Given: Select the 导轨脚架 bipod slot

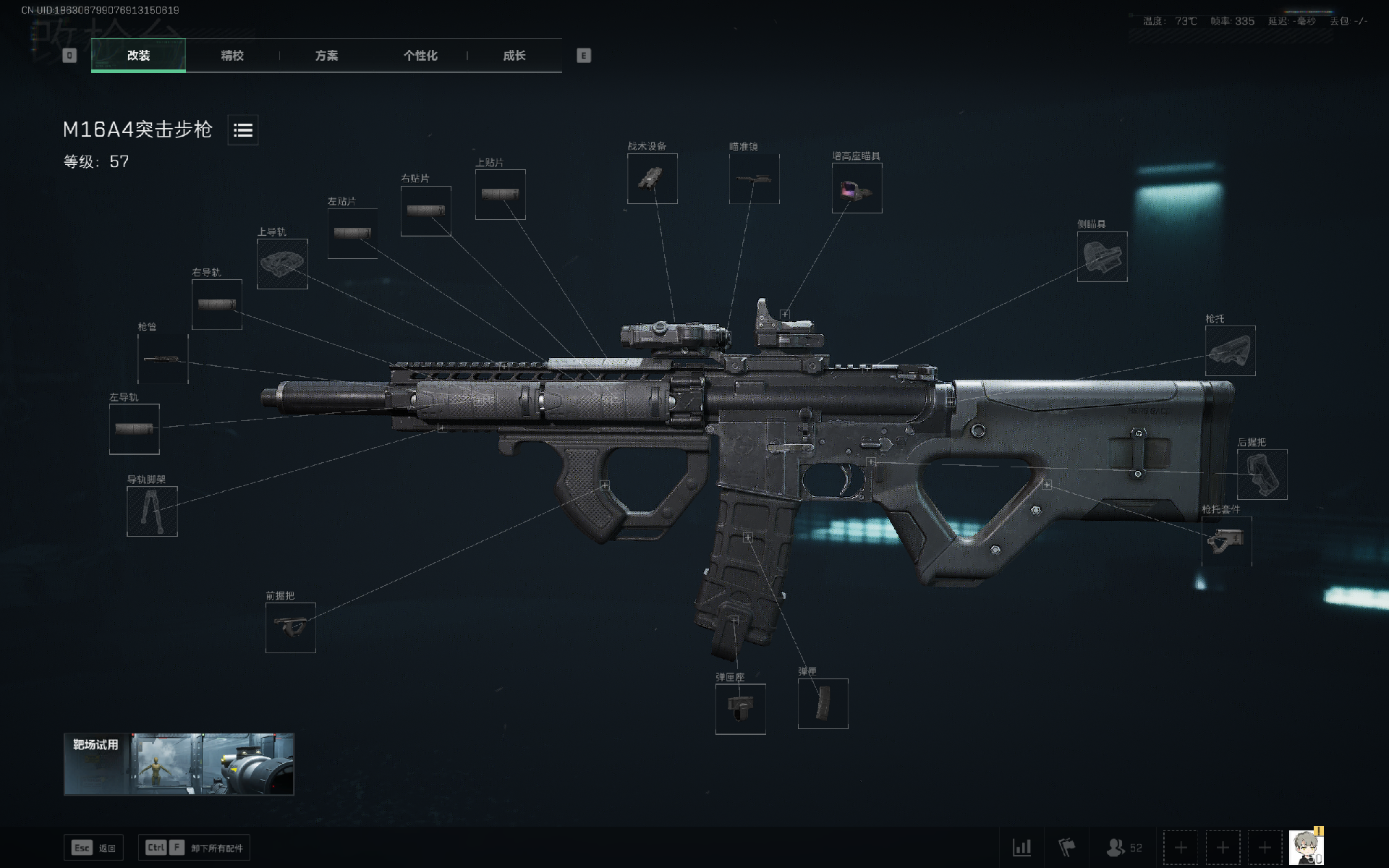Looking at the screenshot, I should click(153, 511).
